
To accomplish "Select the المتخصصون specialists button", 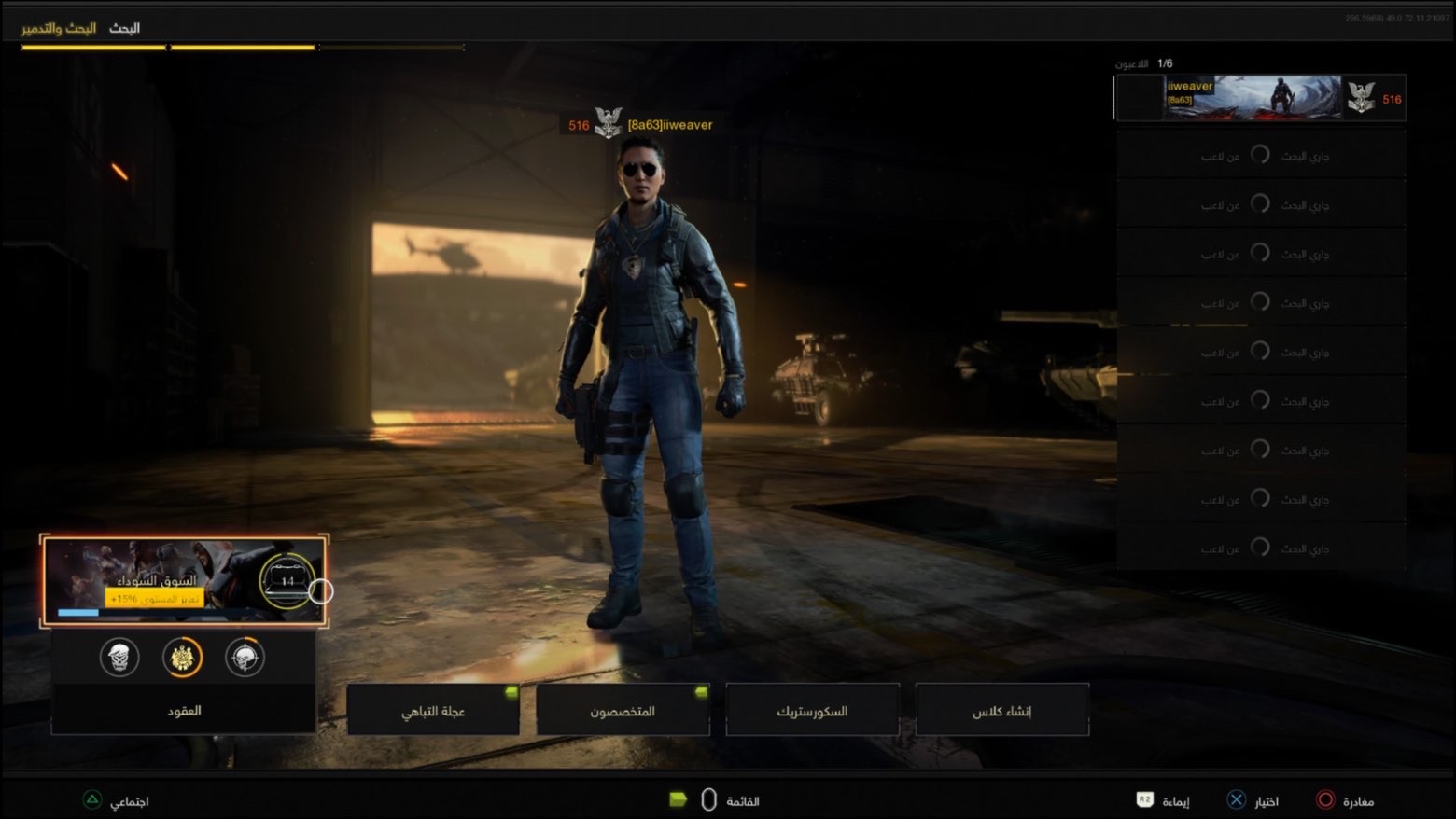I will pos(622,710).
